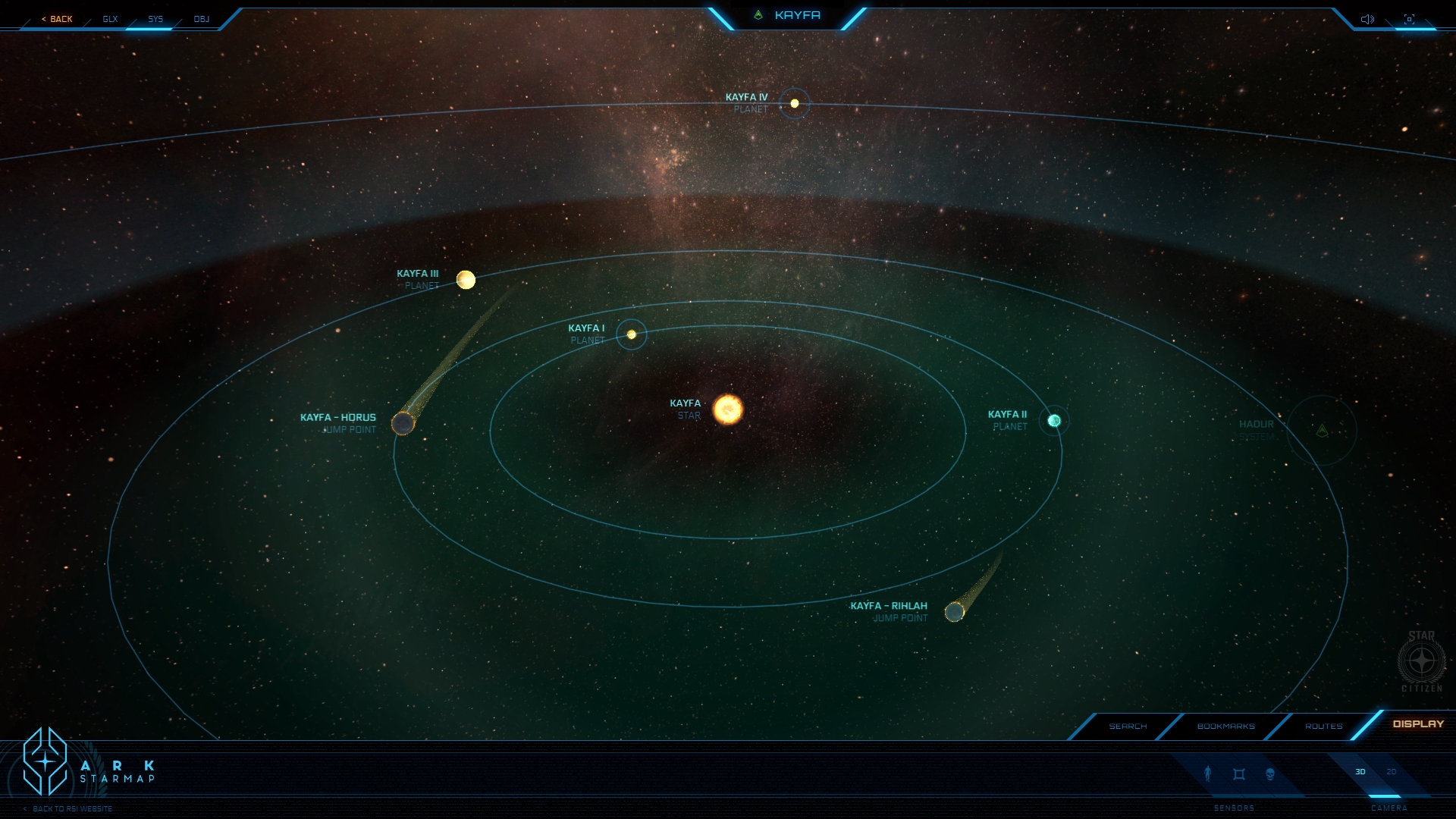The image size is (1456, 819).
Task: Toggle the skull danger sensor
Action: pyautogui.click(x=1270, y=774)
